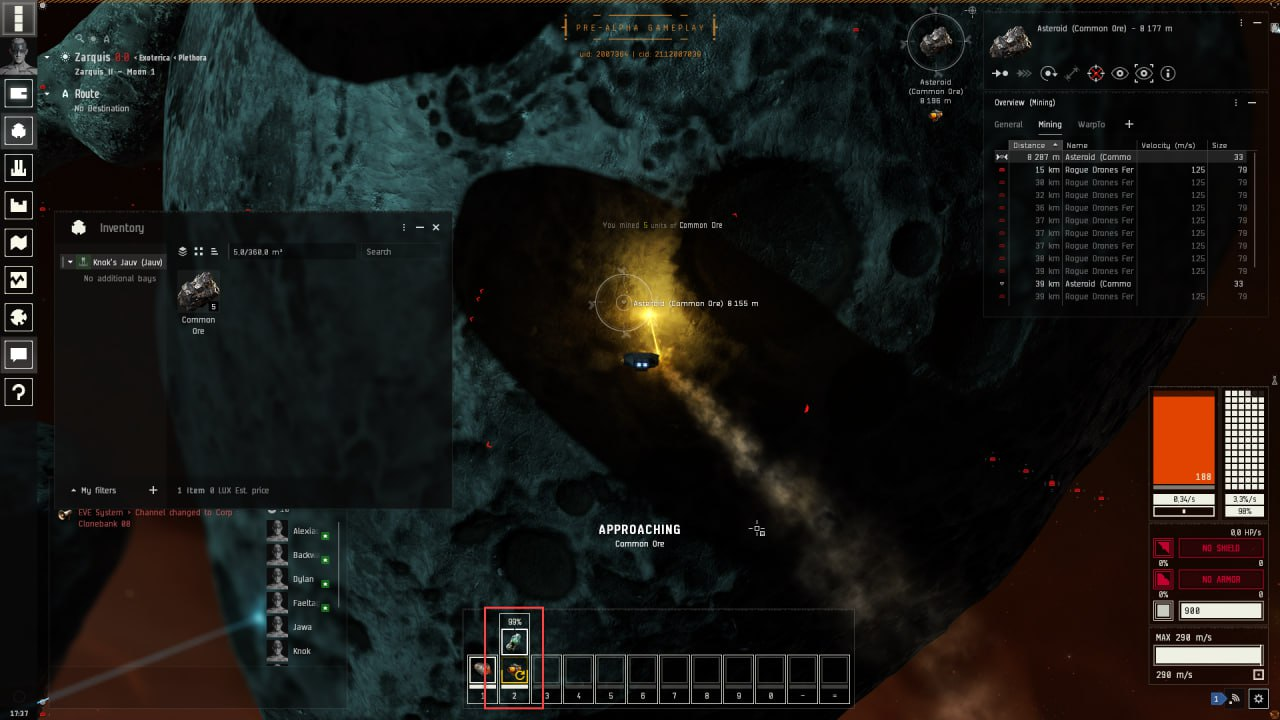
Task: Expand the My filters section
Action: tap(74, 491)
